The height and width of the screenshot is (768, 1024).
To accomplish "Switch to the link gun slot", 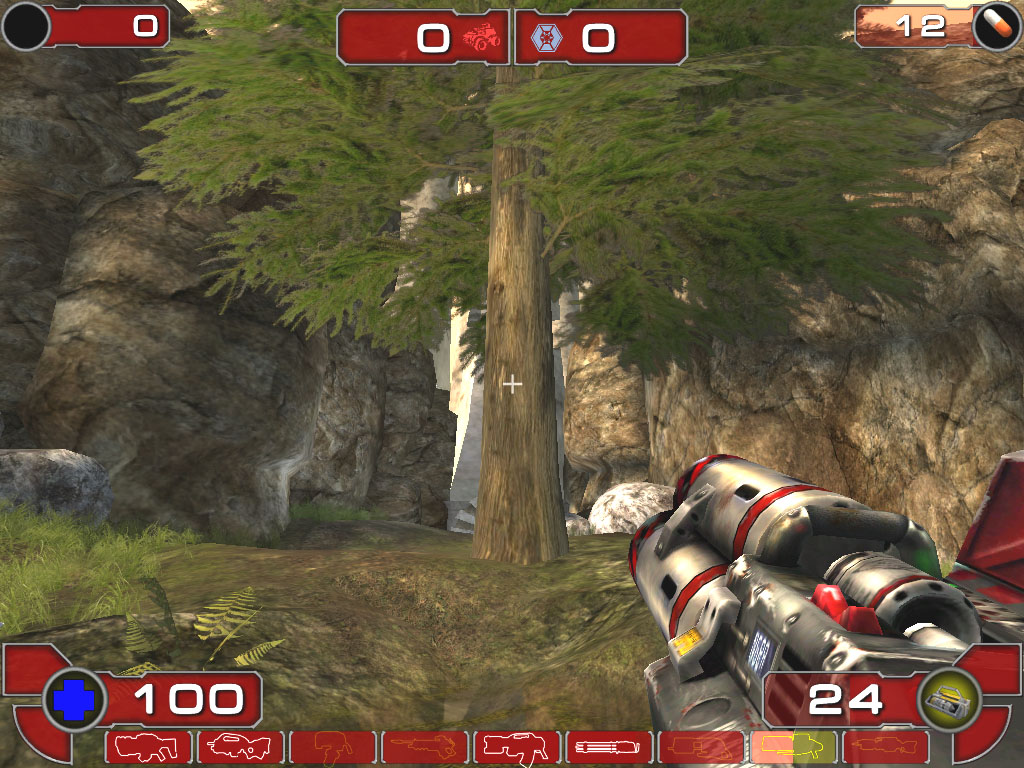I will click(517, 747).
